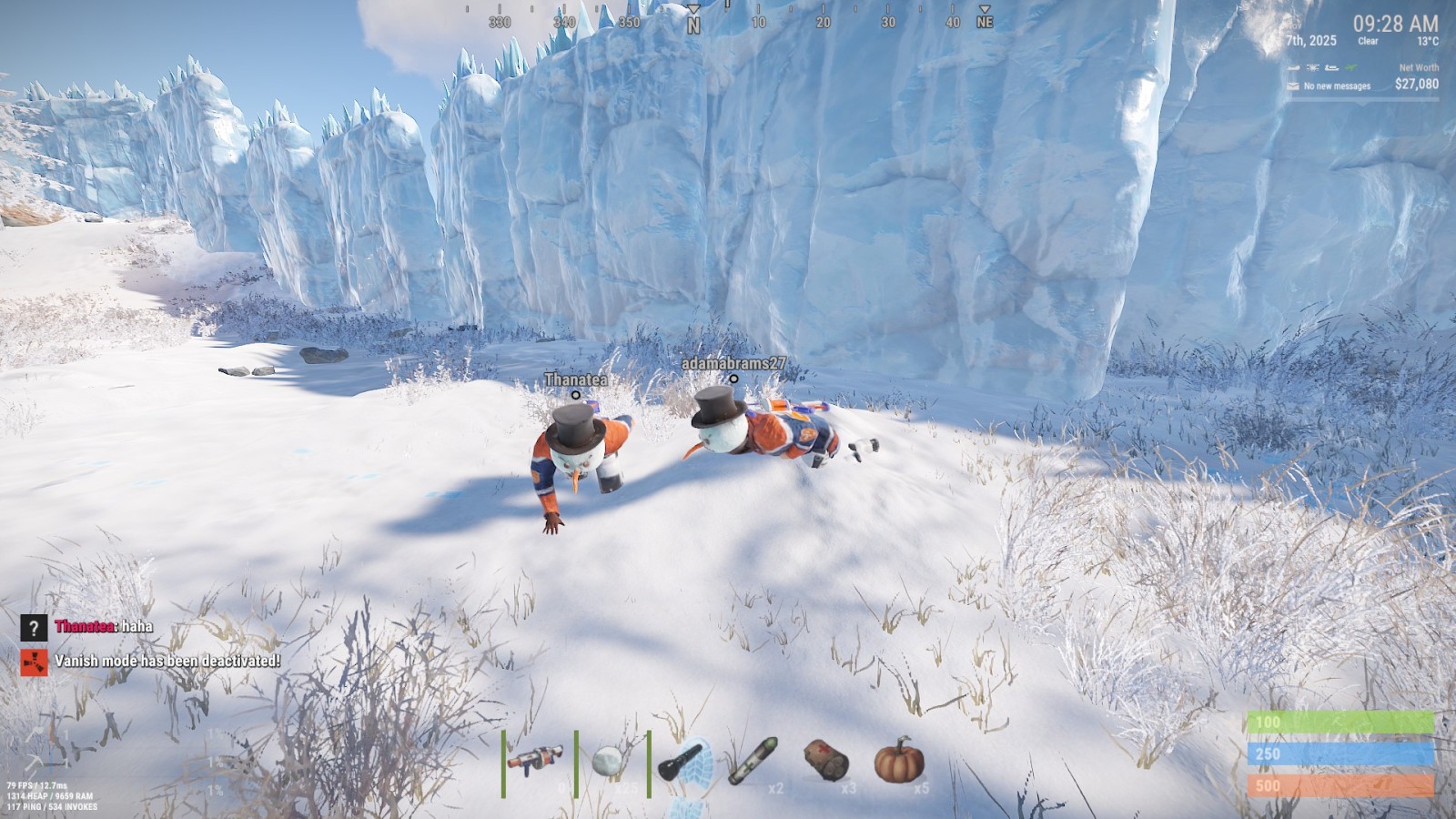Open the envelope messages indicator

tap(1293, 86)
